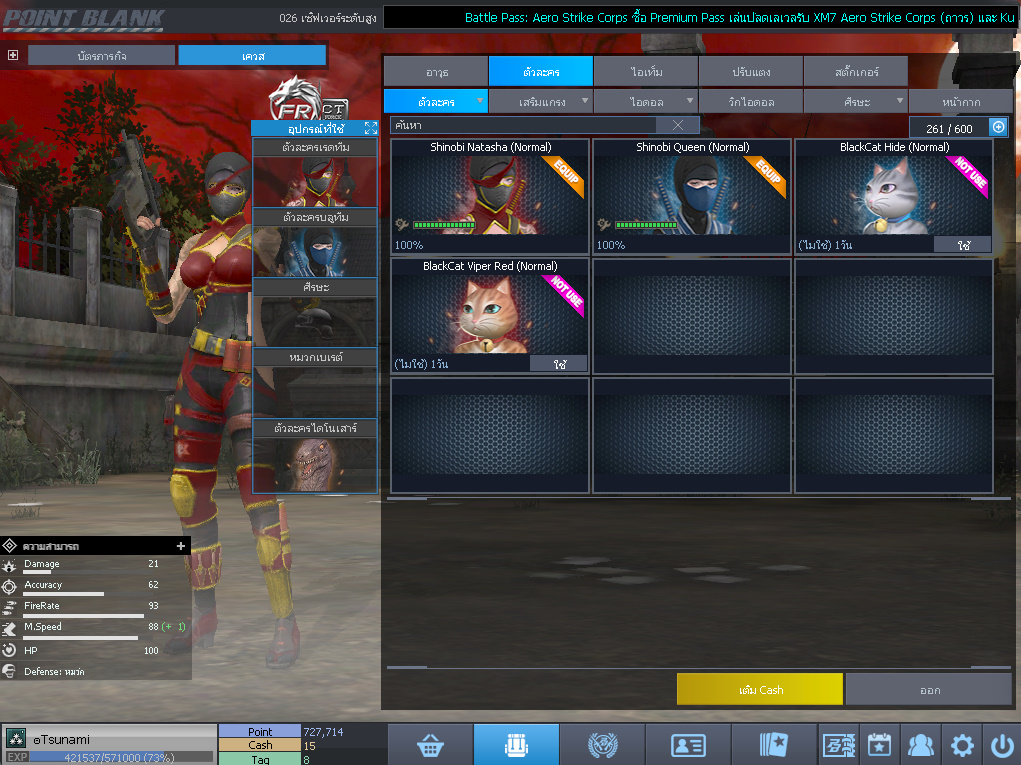Choose the วิกไอดอล category

coord(750,102)
